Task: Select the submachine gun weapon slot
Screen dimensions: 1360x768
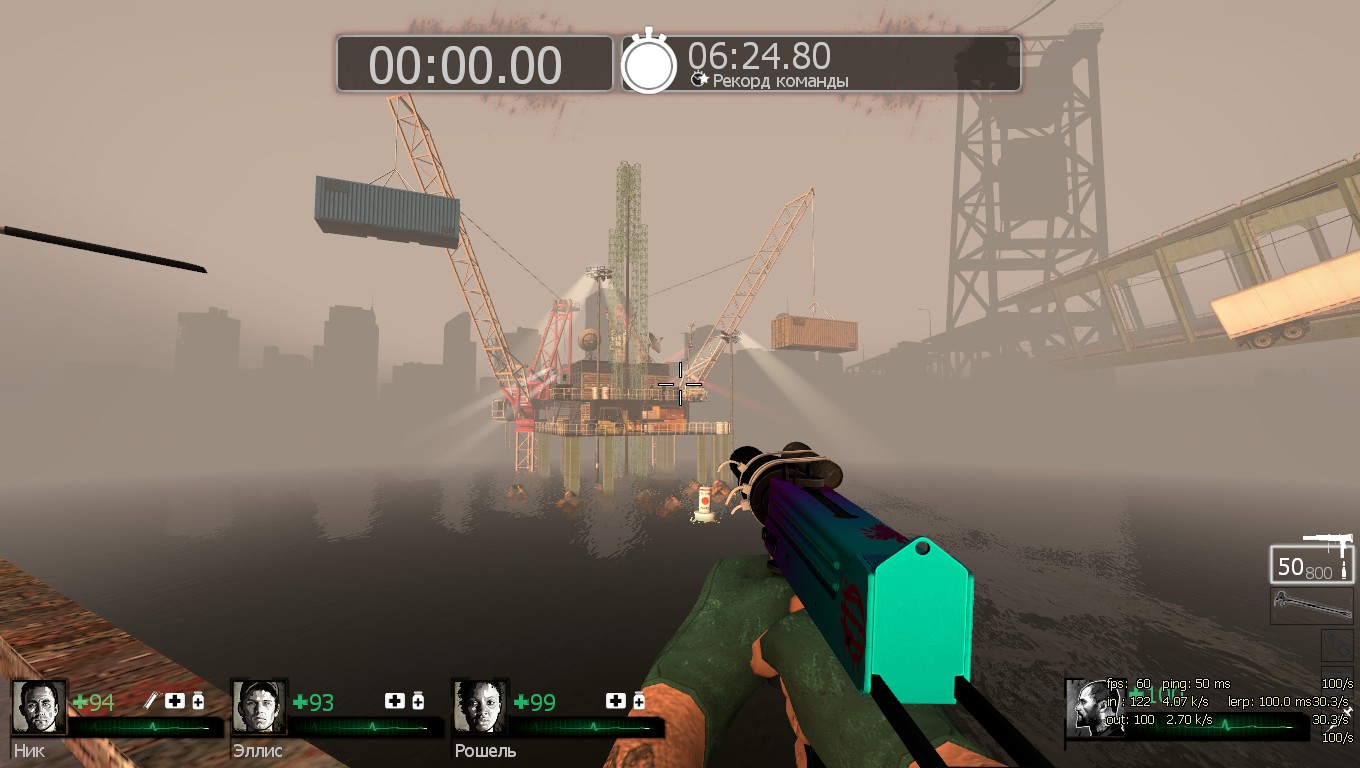Action: pos(1312,563)
